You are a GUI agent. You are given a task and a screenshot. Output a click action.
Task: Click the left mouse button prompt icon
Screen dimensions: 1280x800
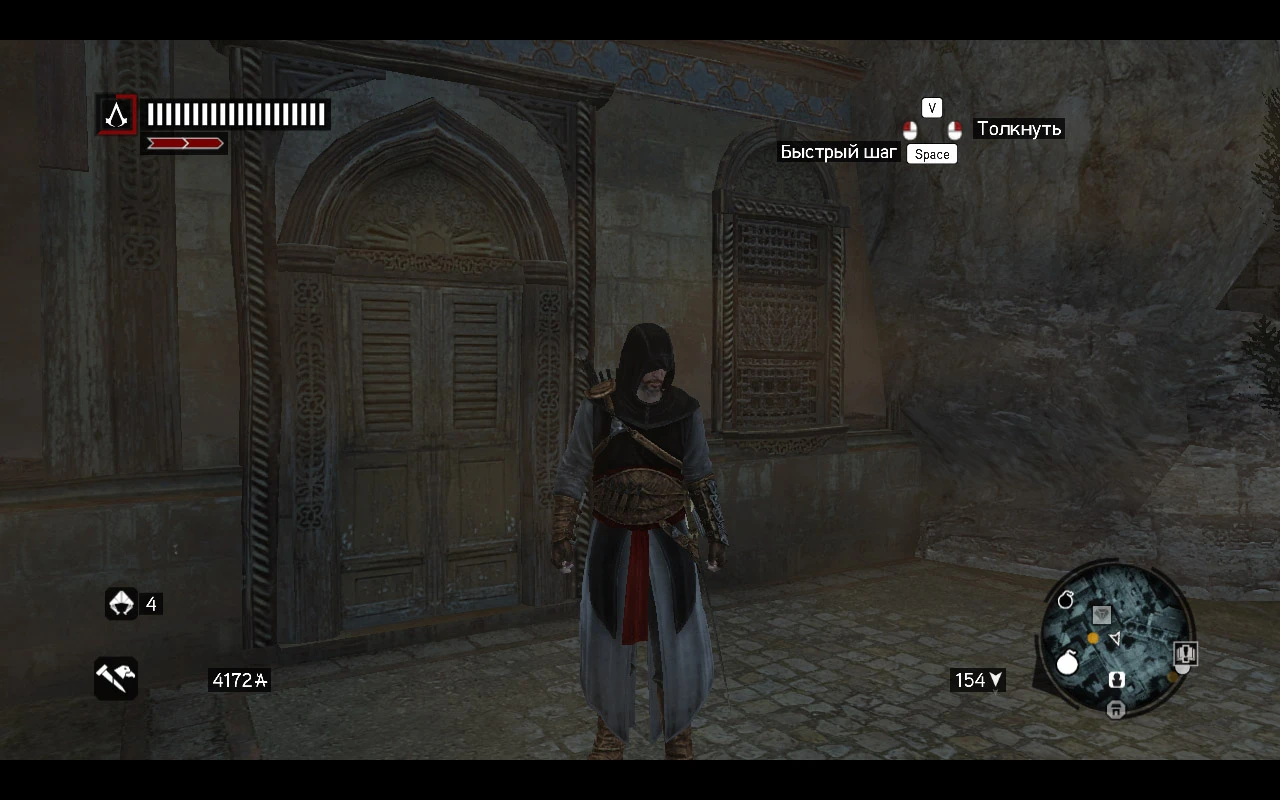(x=911, y=129)
